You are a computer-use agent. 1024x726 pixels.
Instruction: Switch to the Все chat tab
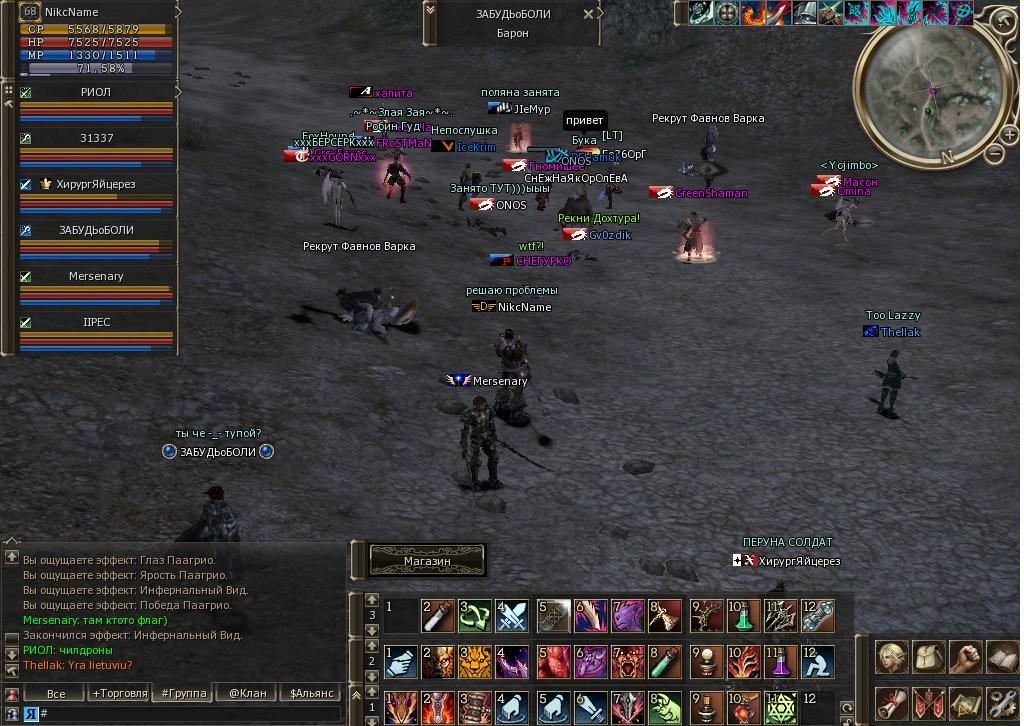(x=56, y=693)
